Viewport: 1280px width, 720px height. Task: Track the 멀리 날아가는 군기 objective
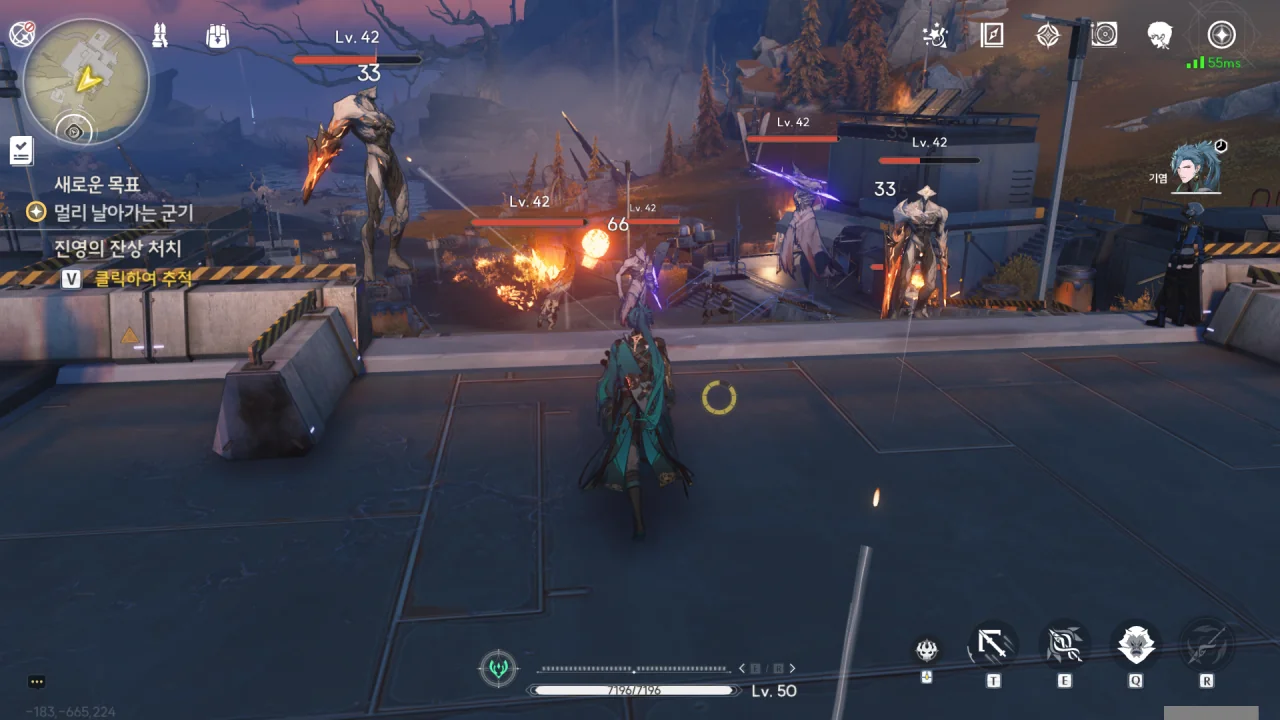123,212
